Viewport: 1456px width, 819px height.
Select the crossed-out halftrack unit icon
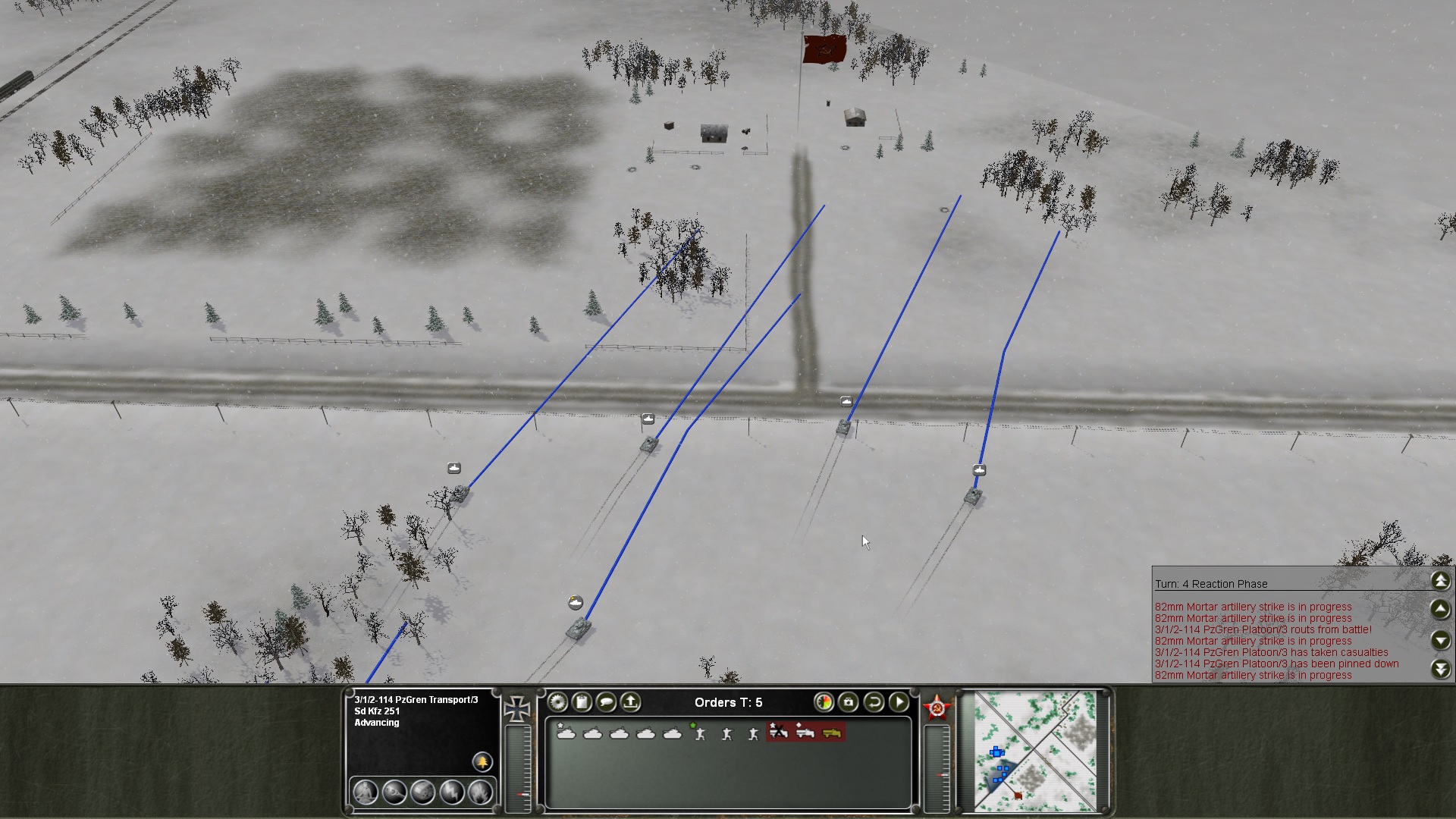click(779, 733)
